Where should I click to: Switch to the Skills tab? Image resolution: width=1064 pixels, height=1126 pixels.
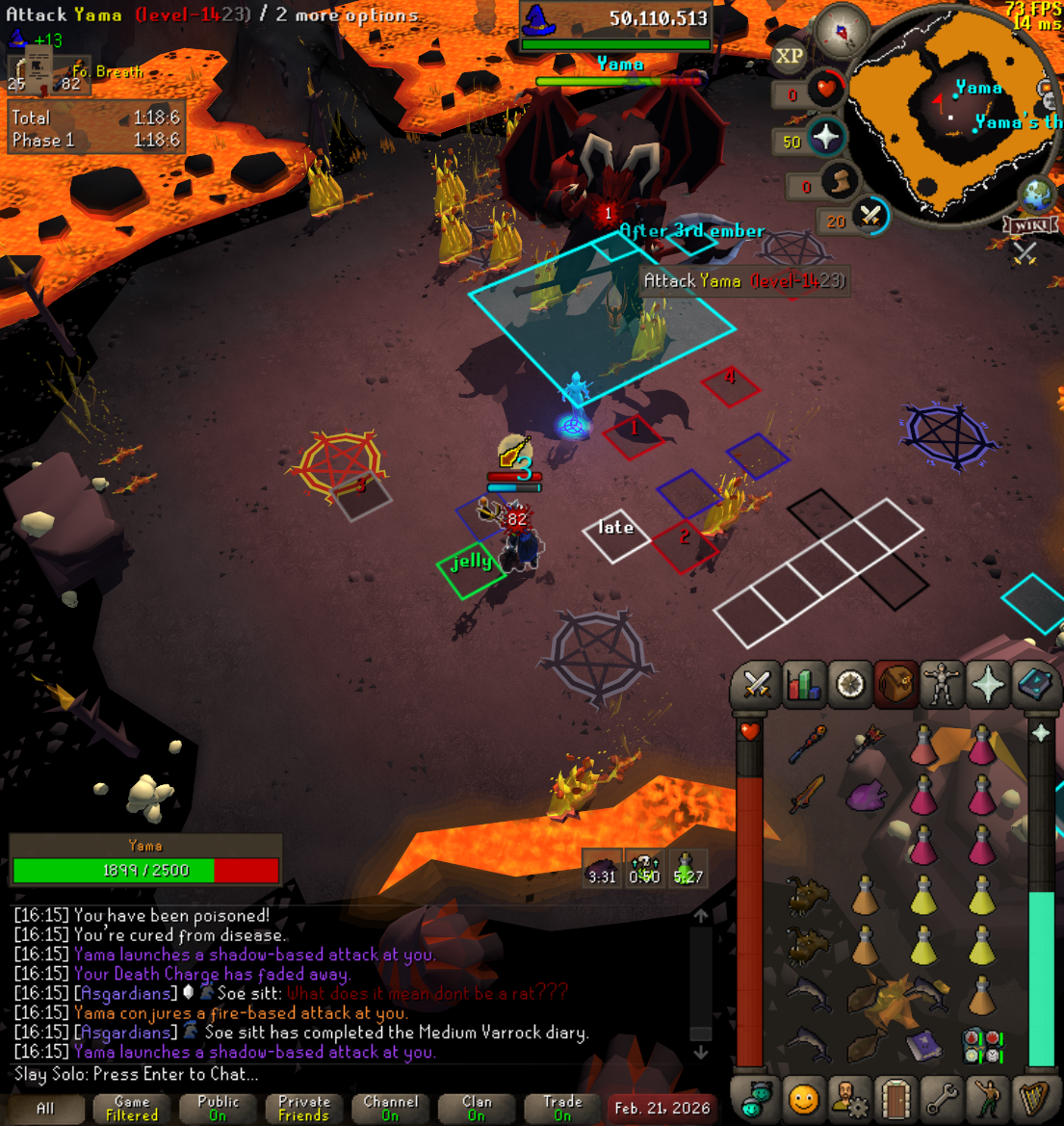point(802,686)
